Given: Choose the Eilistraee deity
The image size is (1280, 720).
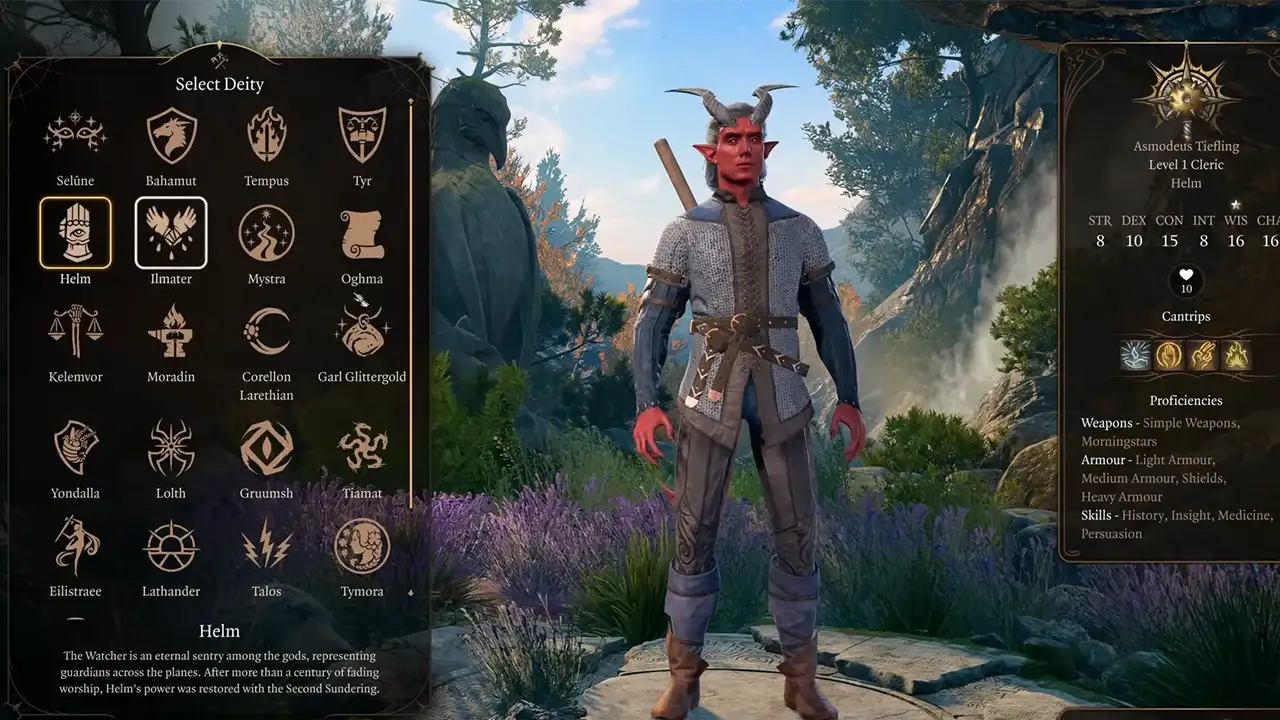Looking at the screenshot, I should pyautogui.click(x=75, y=545).
